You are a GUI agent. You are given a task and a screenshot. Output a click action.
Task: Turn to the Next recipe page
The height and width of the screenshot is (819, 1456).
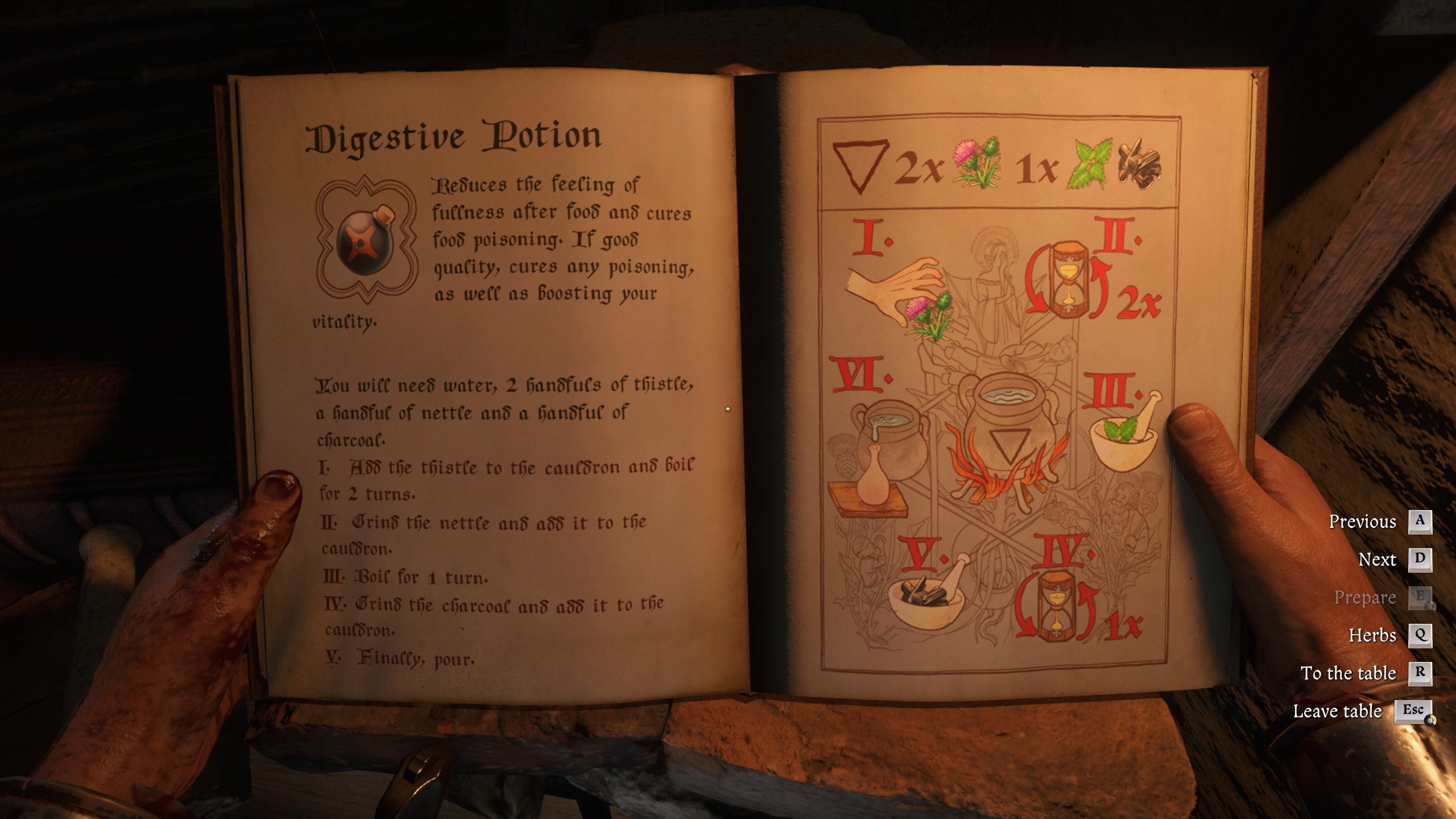click(x=1379, y=560)
